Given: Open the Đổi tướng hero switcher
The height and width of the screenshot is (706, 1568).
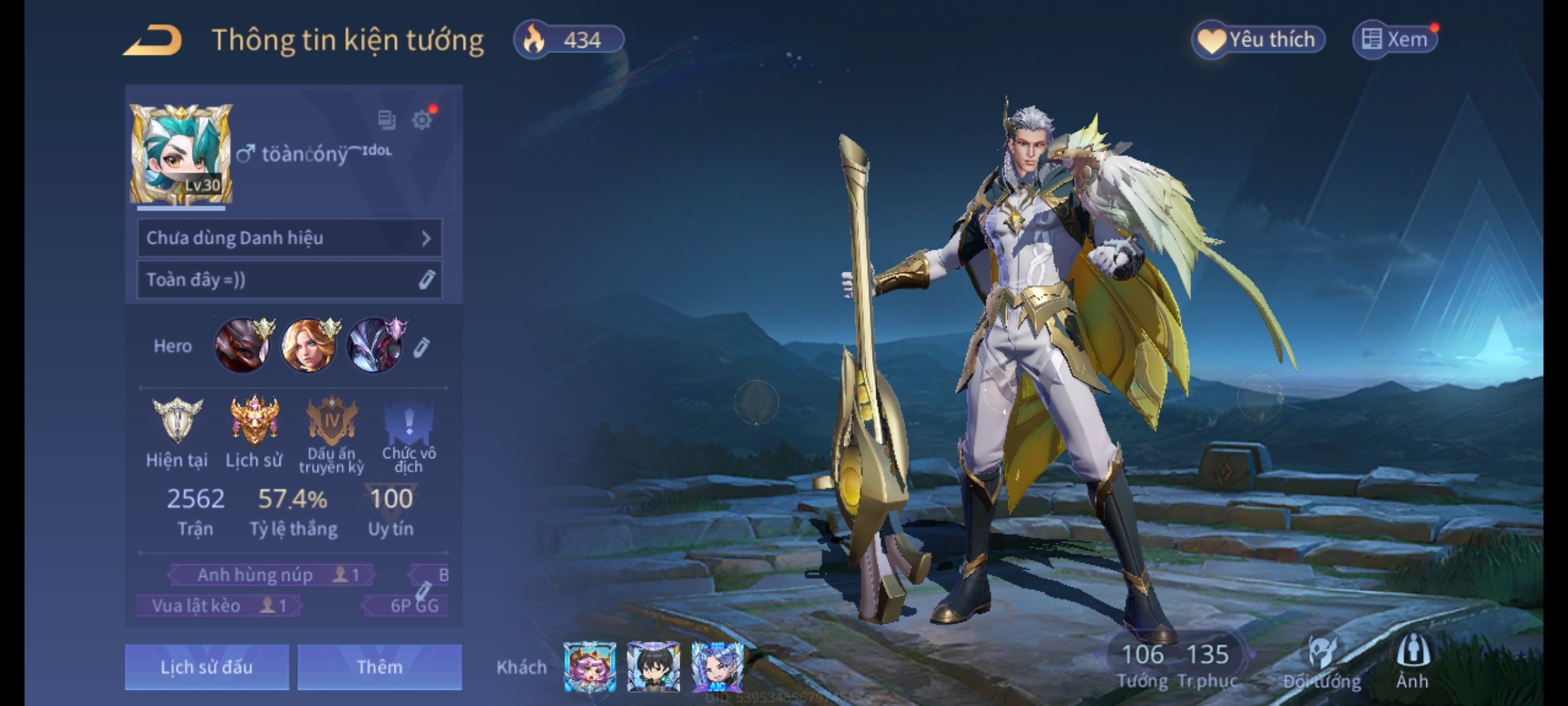Looking at the screenshot, I should coord(1322,662).
